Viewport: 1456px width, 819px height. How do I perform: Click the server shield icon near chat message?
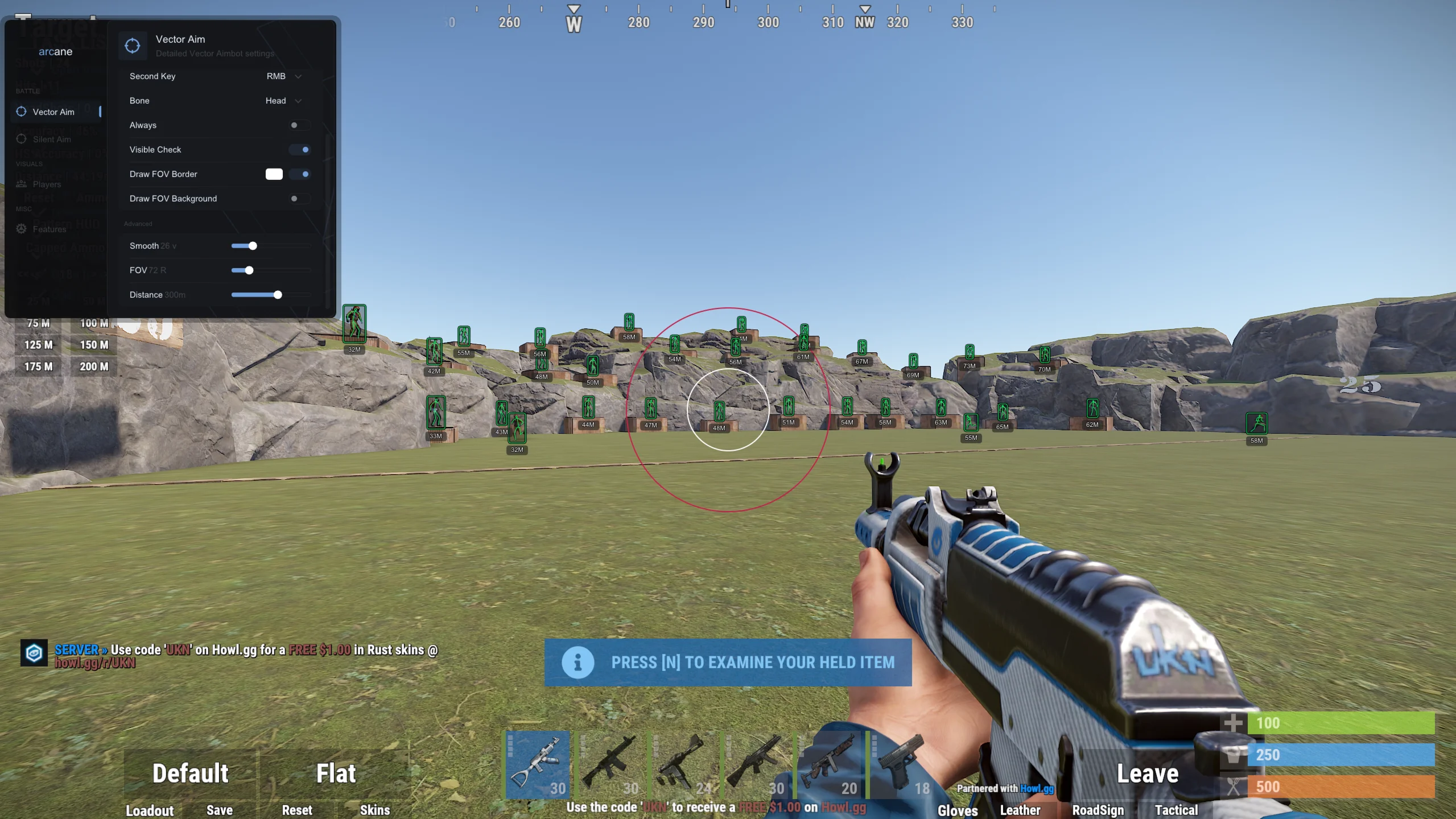click(34, 653)
